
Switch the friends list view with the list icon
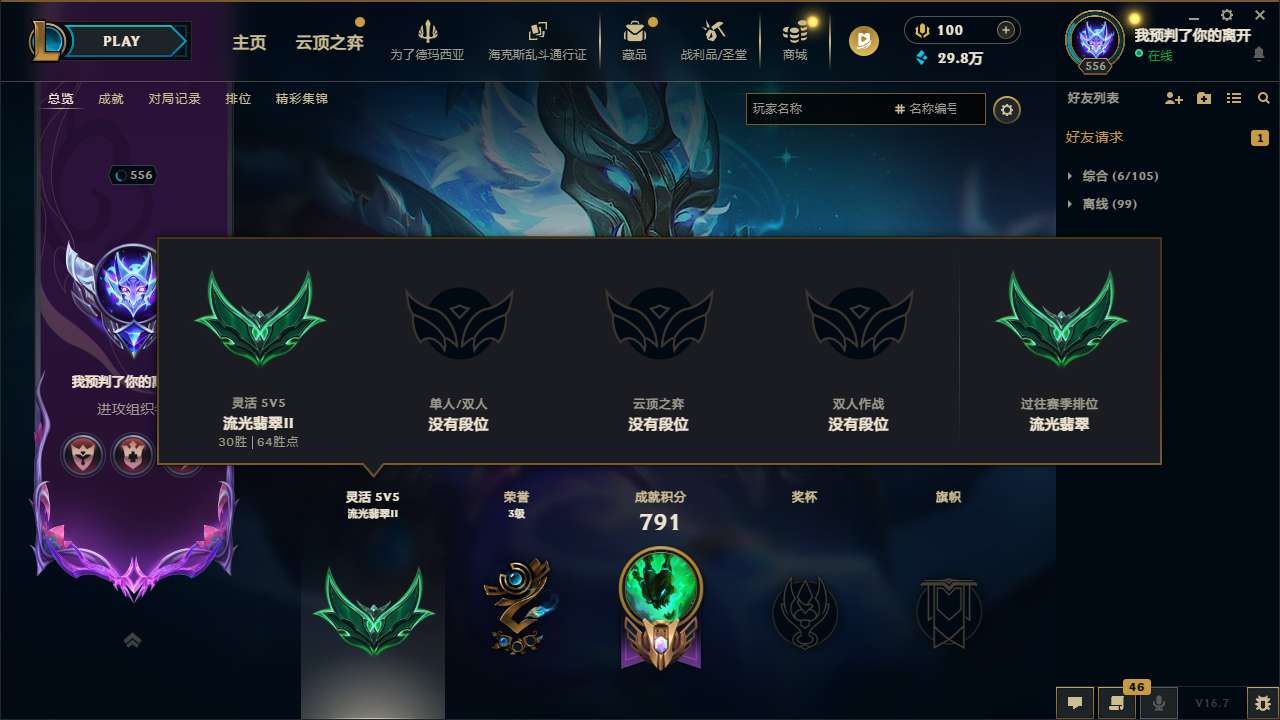(x=1233, y=98)
